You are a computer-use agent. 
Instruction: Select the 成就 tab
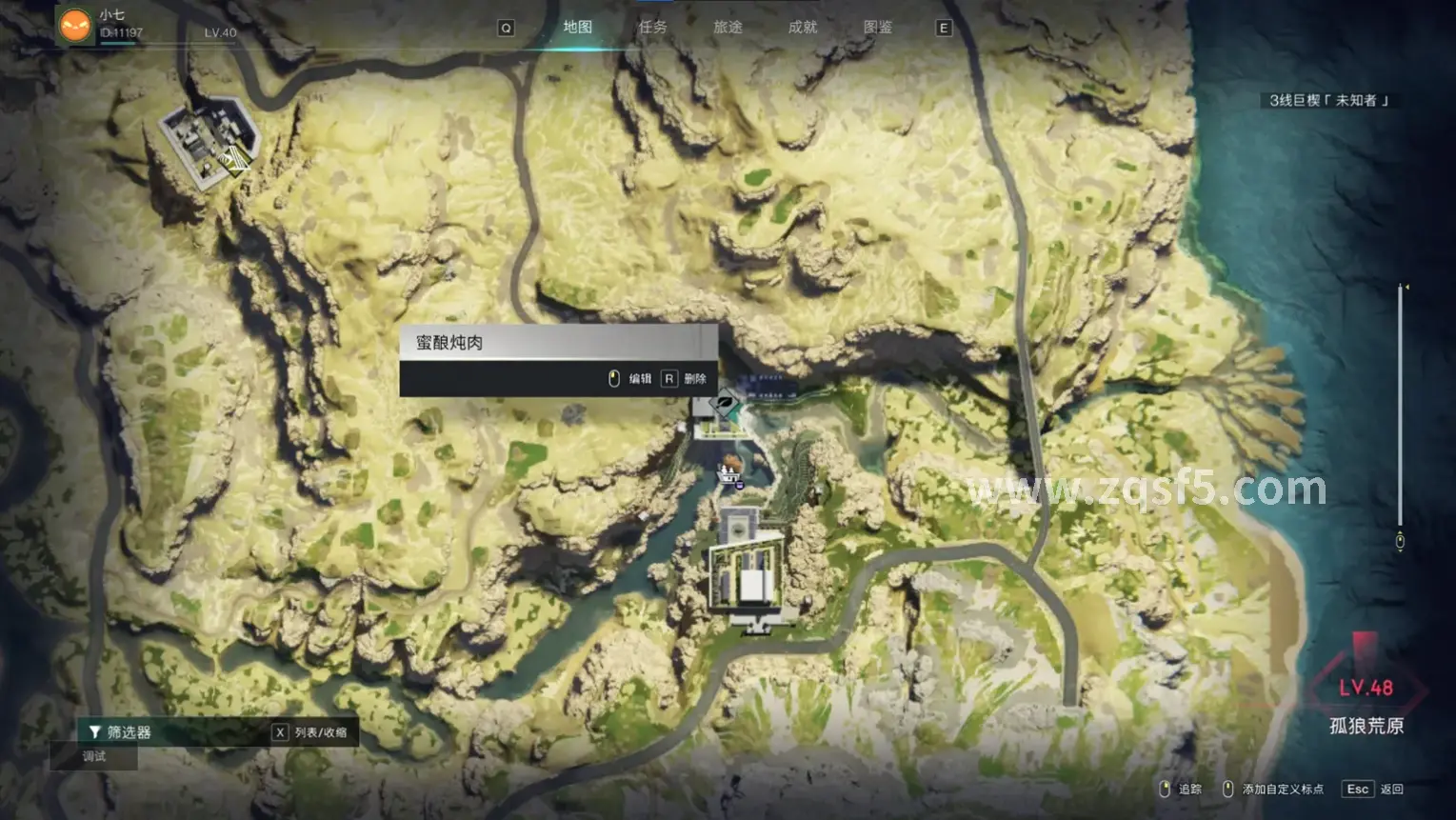[x=803, y=27]
